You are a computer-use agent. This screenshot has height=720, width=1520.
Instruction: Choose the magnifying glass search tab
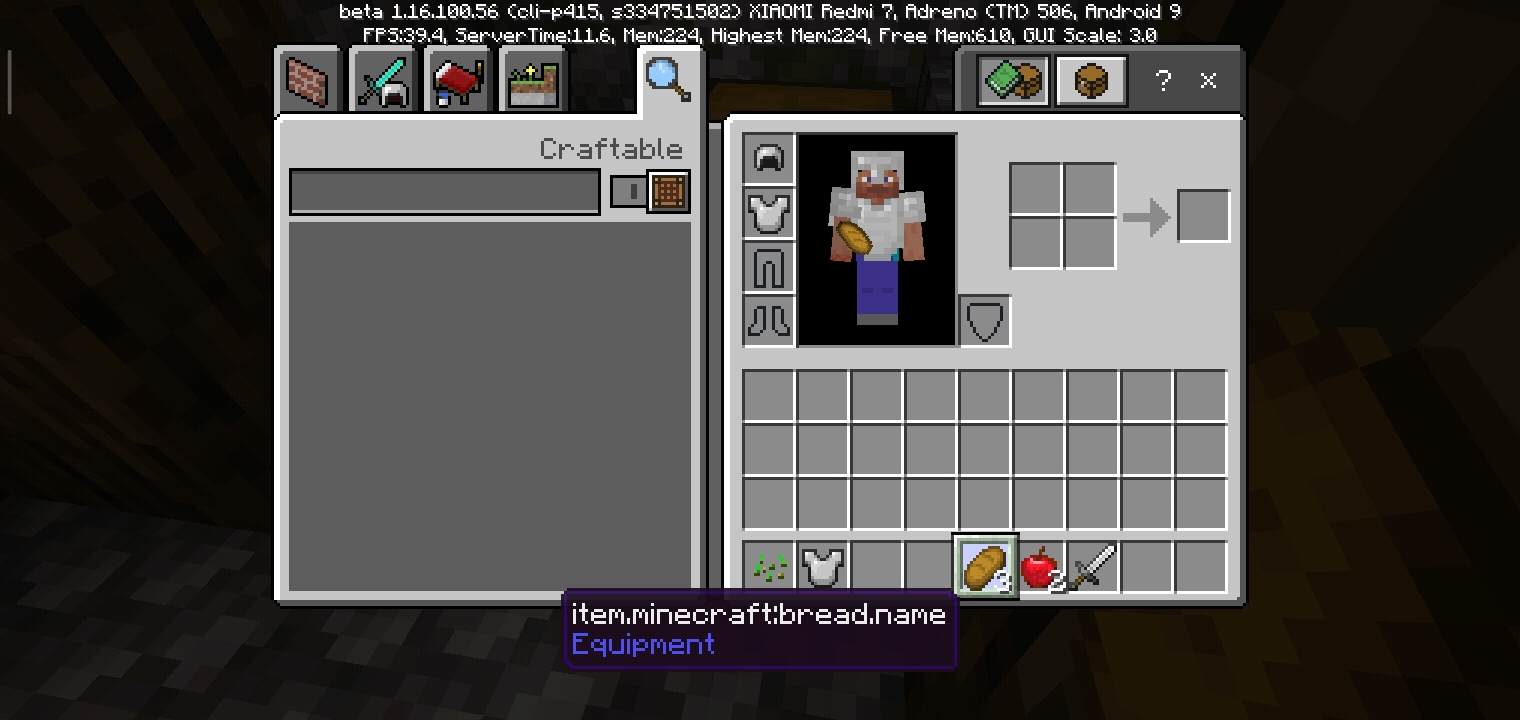point(668,78)
